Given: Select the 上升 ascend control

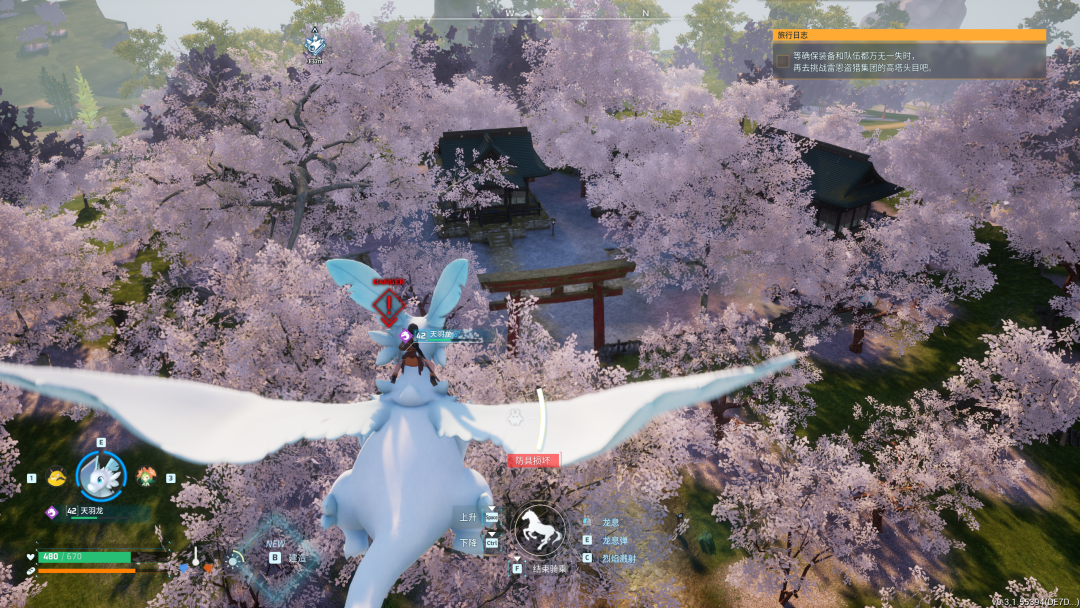Looking at the screenshot, I should tap(468, 518).
